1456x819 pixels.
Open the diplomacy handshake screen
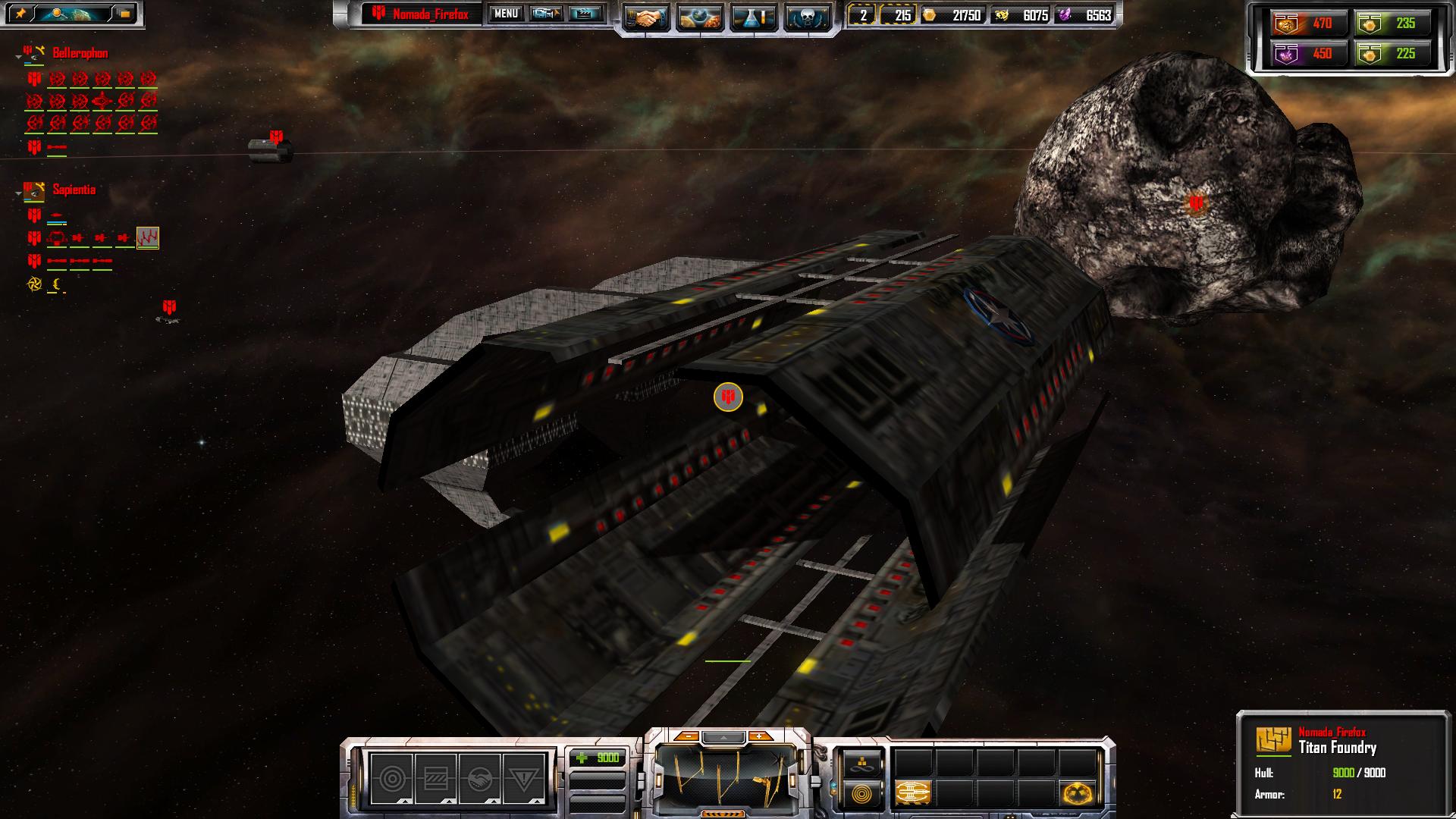click(646, 18)
